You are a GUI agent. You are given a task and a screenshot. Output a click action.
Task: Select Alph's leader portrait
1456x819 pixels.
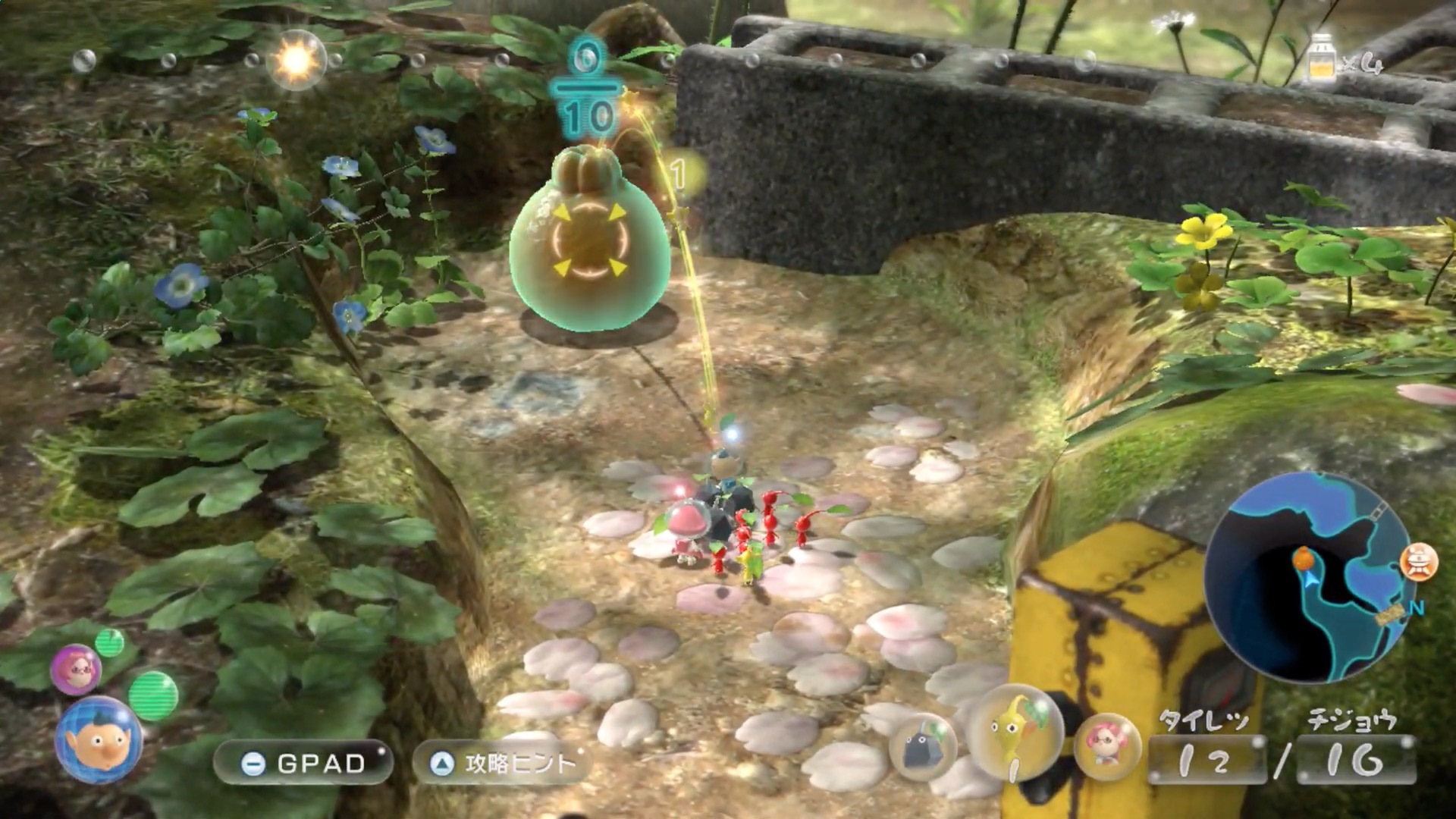(x=98, y=739)
